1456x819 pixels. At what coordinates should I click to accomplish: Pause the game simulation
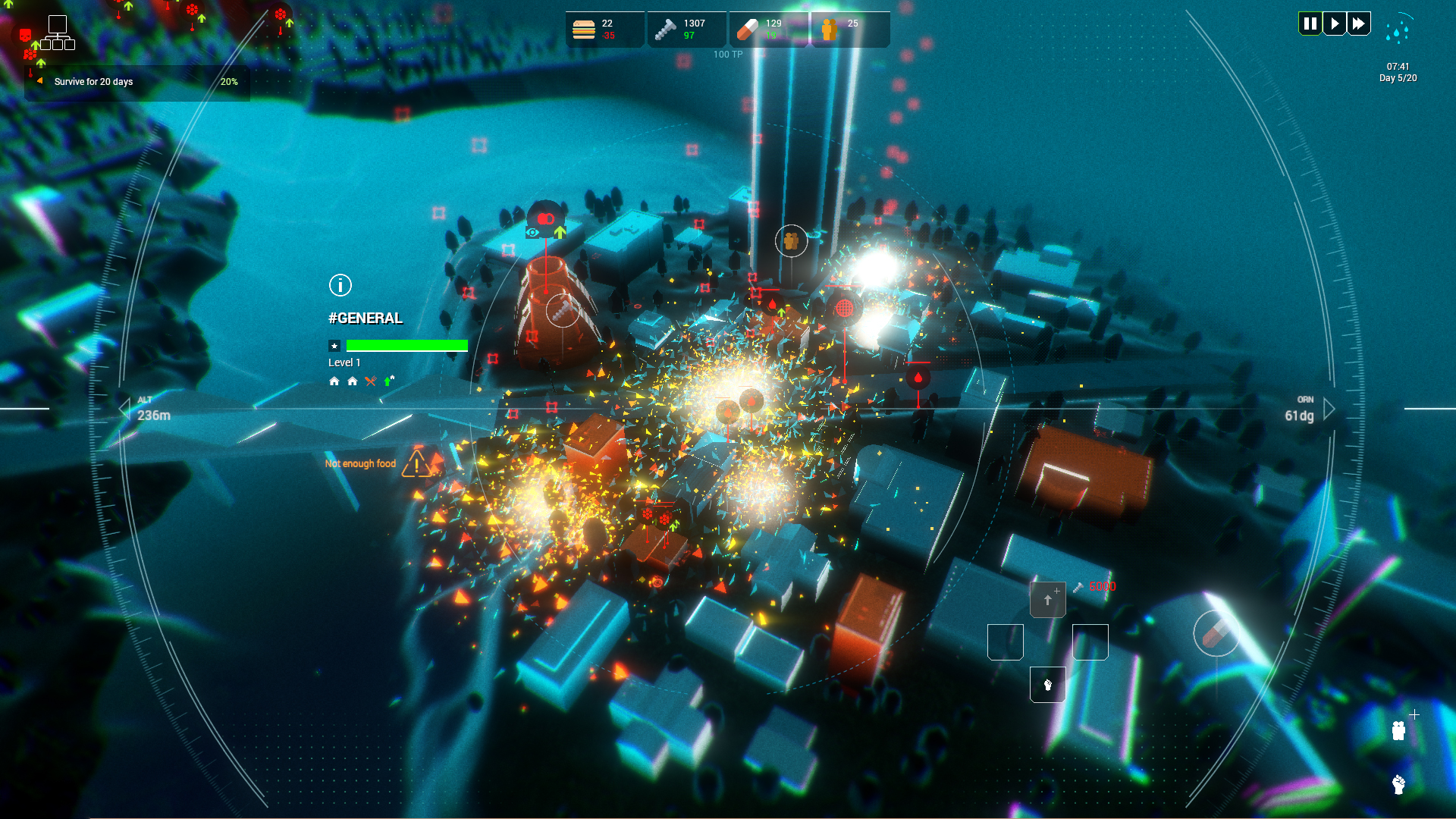click(x=1310, y=23)
